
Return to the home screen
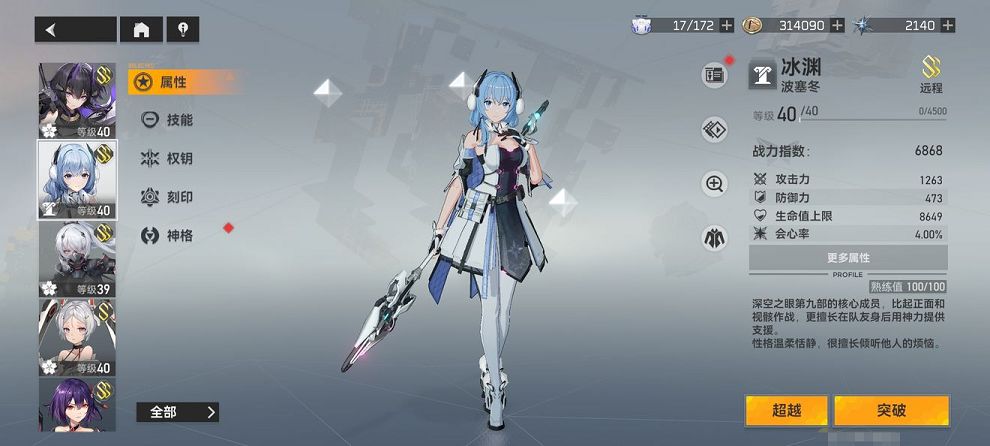(141, 30)
